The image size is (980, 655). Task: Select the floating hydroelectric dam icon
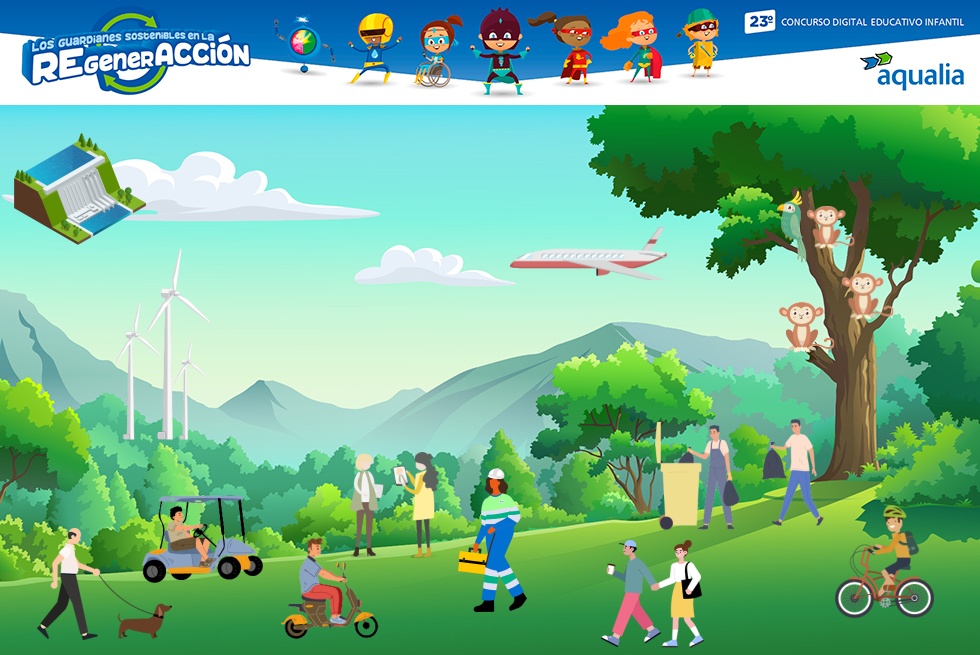77,187
